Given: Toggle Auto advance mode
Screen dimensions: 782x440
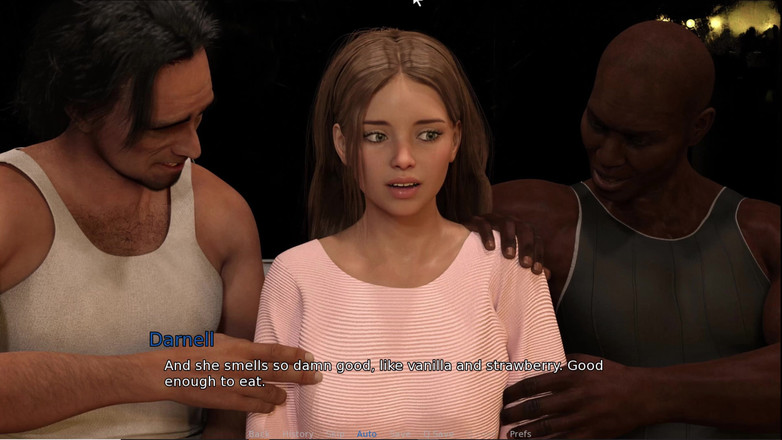Looking at the screenshot, I should click(x=367, y=434).
